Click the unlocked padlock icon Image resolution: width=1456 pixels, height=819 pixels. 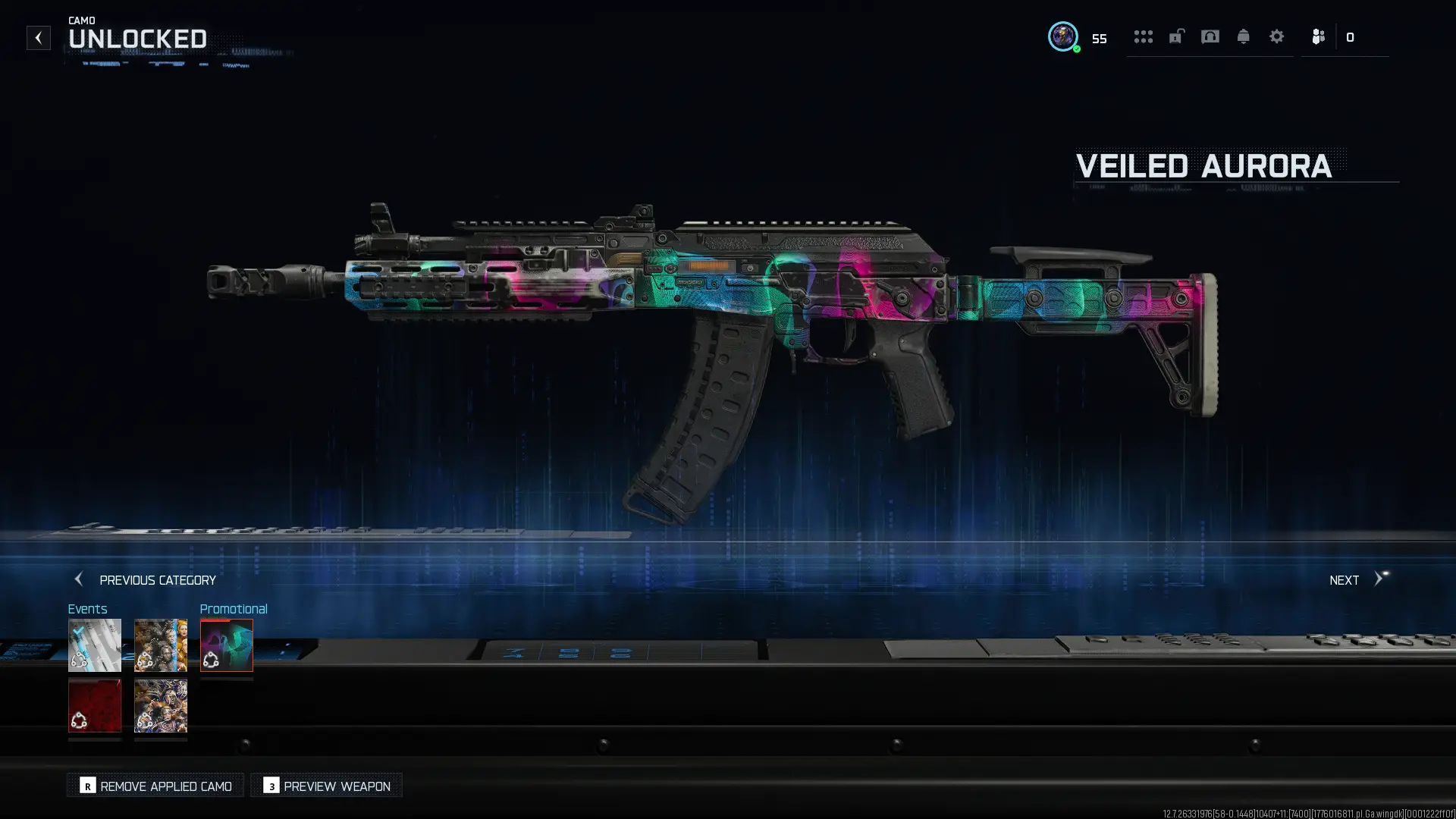1176,36
